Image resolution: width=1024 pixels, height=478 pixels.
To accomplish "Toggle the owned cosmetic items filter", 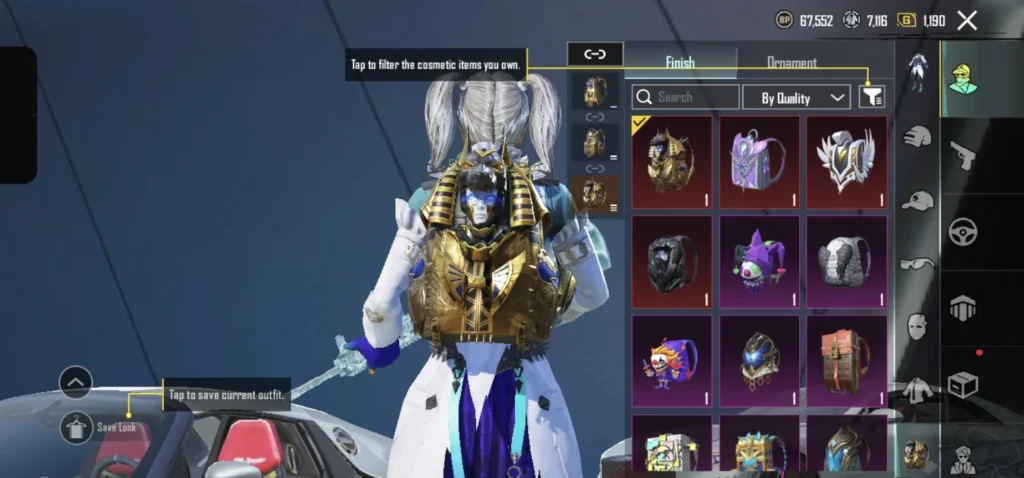I will coord(872,96).
